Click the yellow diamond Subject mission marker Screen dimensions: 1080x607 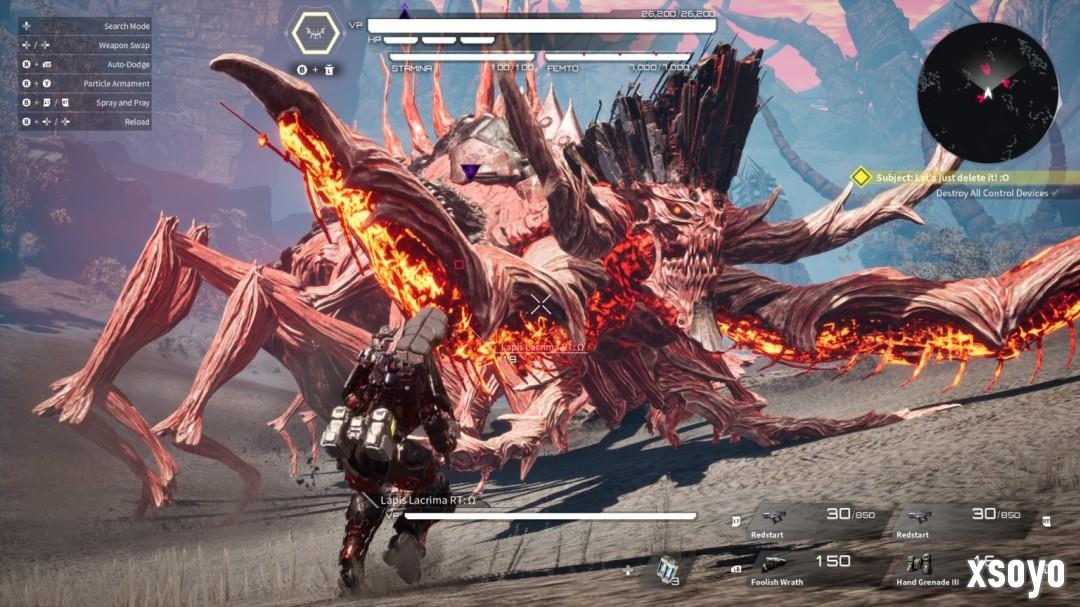click(x=859, y=177)
